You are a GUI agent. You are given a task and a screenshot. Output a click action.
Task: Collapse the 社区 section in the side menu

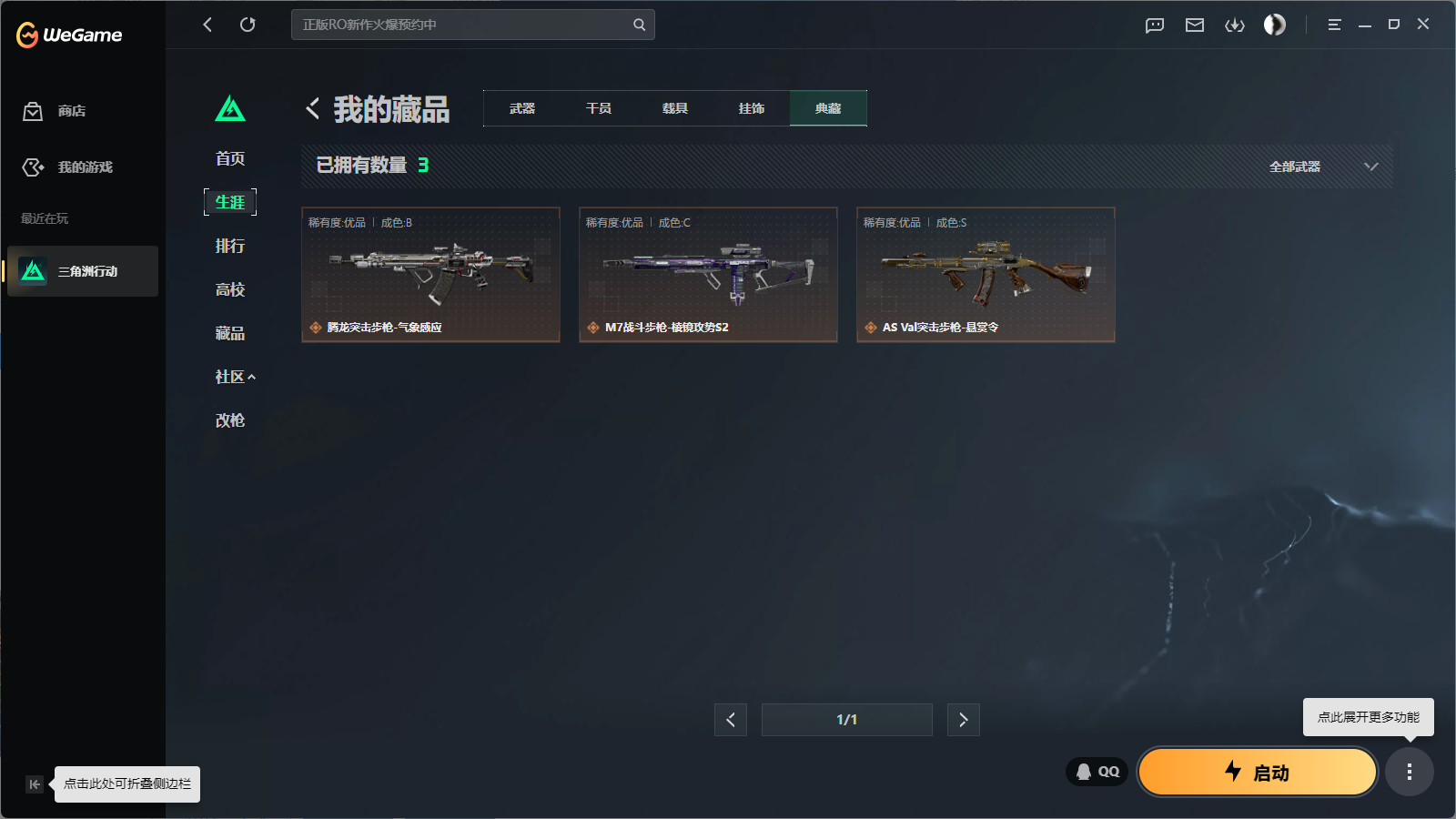235,376
